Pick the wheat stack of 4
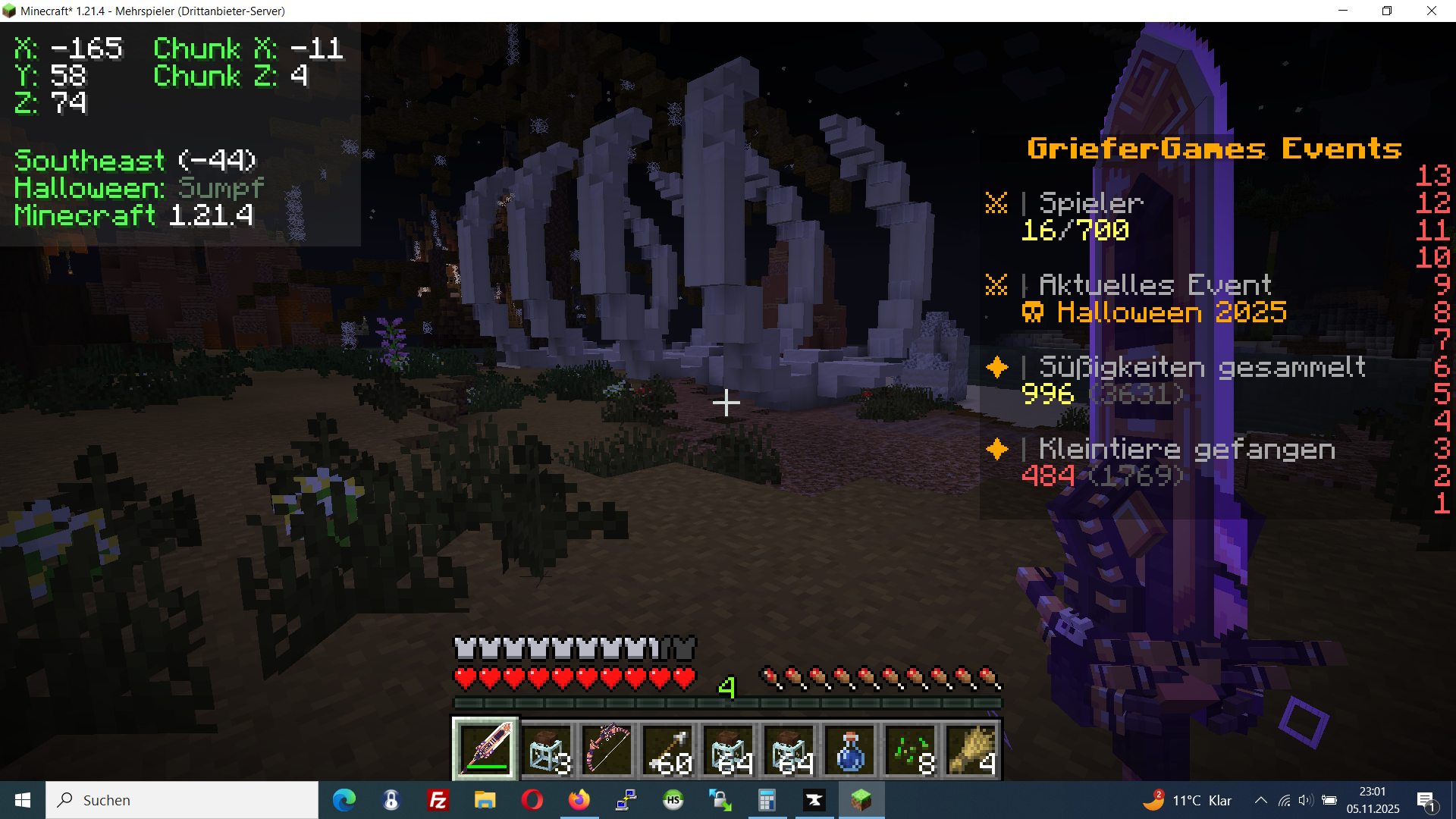This screenshot has height=819, width=1456. [971, 749]
